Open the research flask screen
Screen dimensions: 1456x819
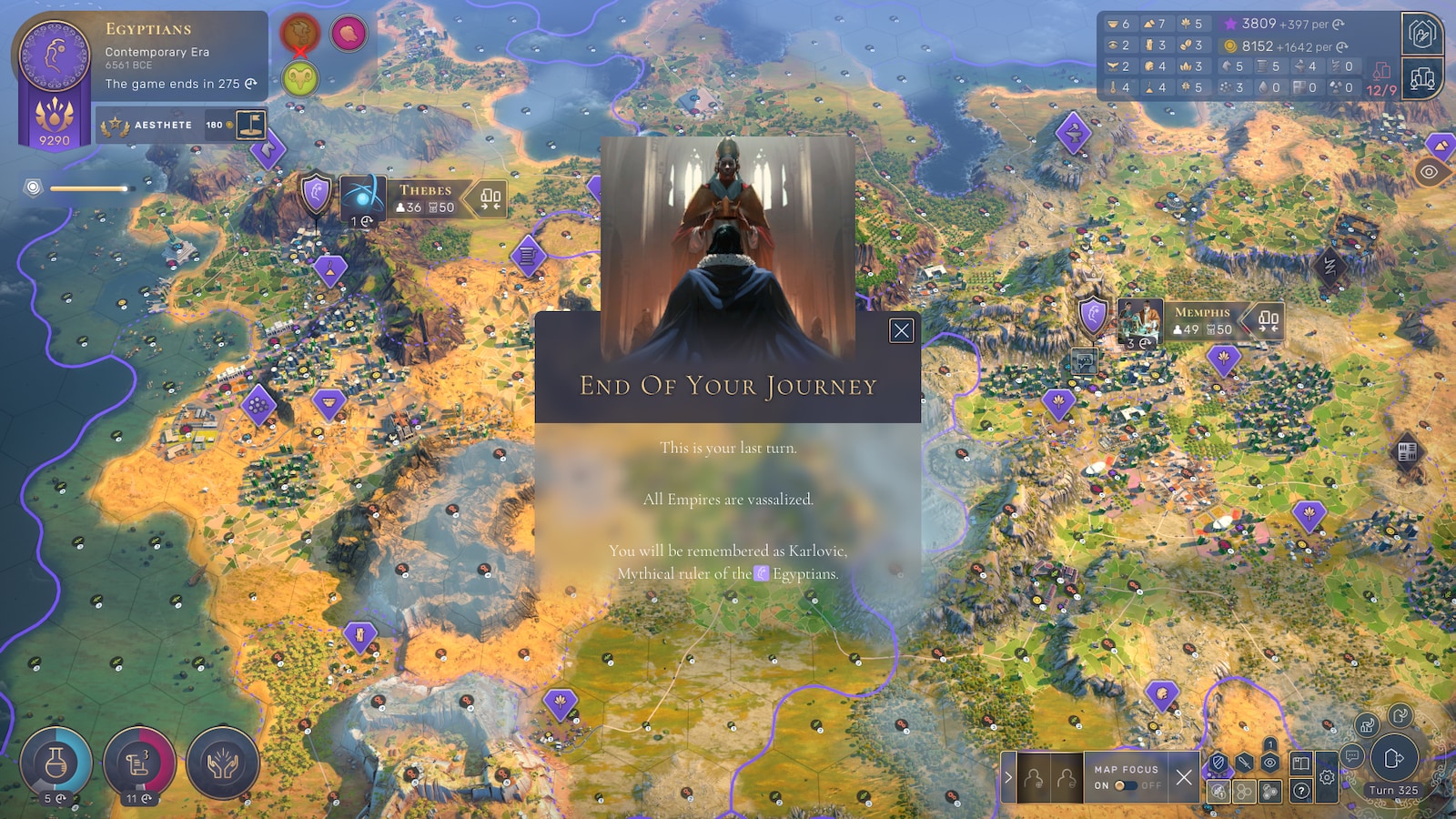(x=56, y=763)
